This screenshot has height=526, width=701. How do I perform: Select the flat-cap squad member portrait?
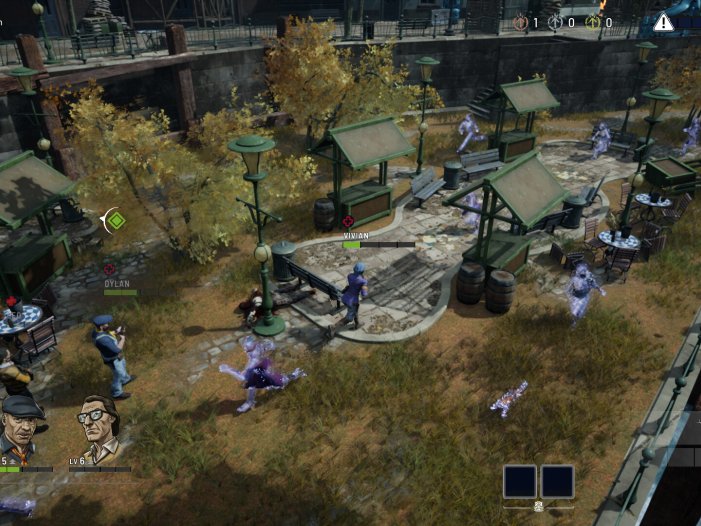point(22,428)
